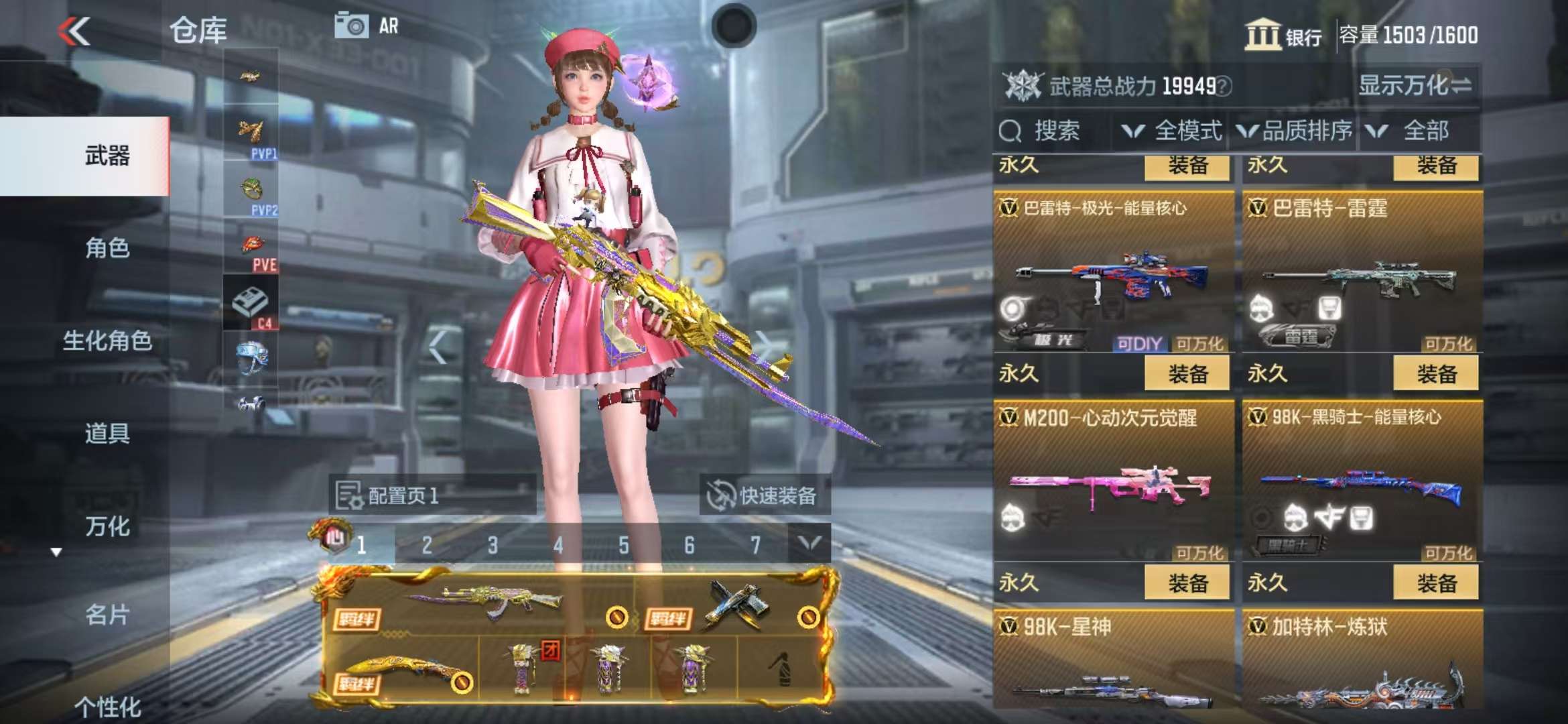
Task: Open the 配置页1 loadout page selector
Action: tap(432, 496)
